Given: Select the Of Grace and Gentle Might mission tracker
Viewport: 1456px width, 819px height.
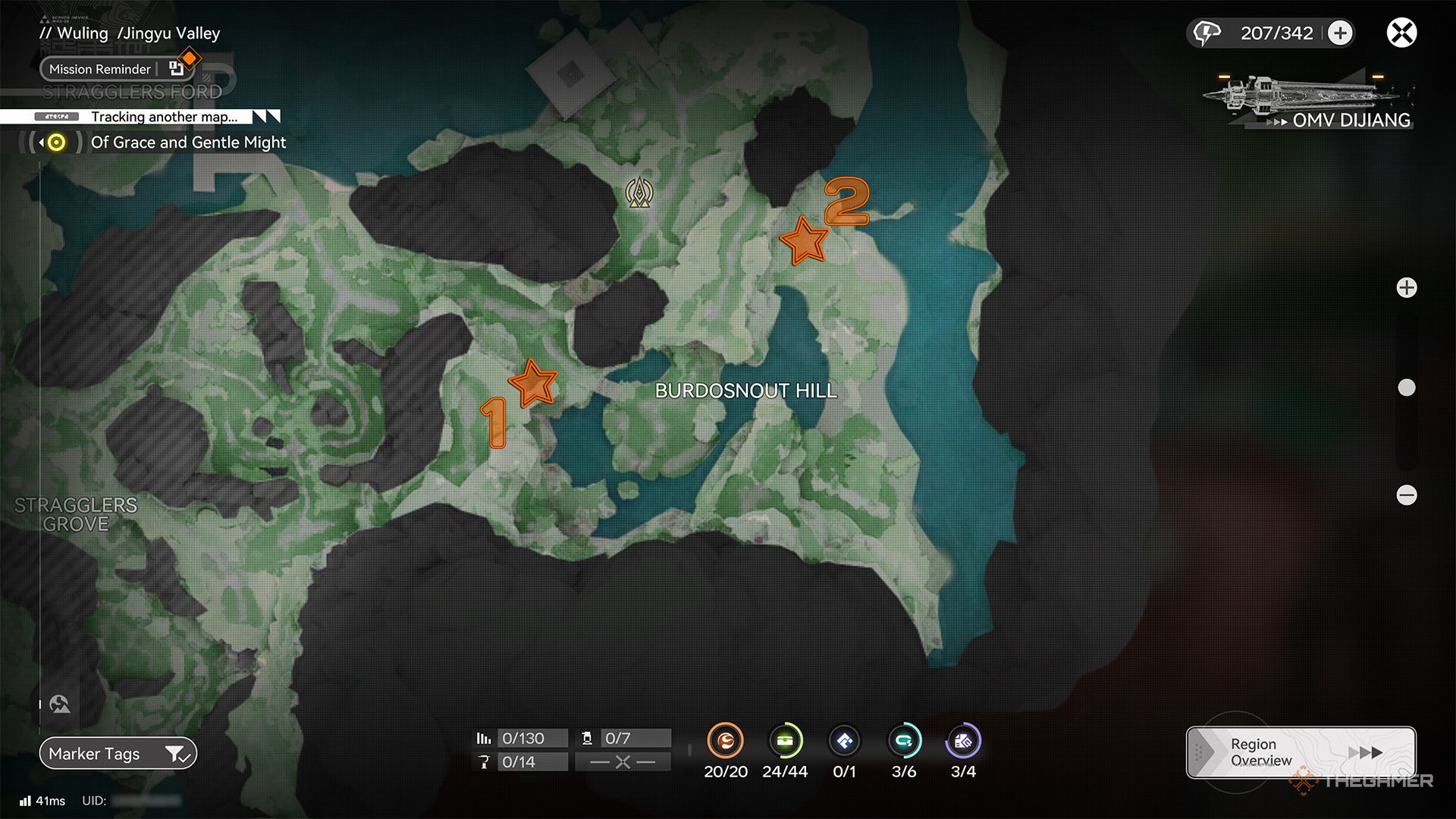Looking at the screenshot, I should pyautogui.click(x=188, y=143).
